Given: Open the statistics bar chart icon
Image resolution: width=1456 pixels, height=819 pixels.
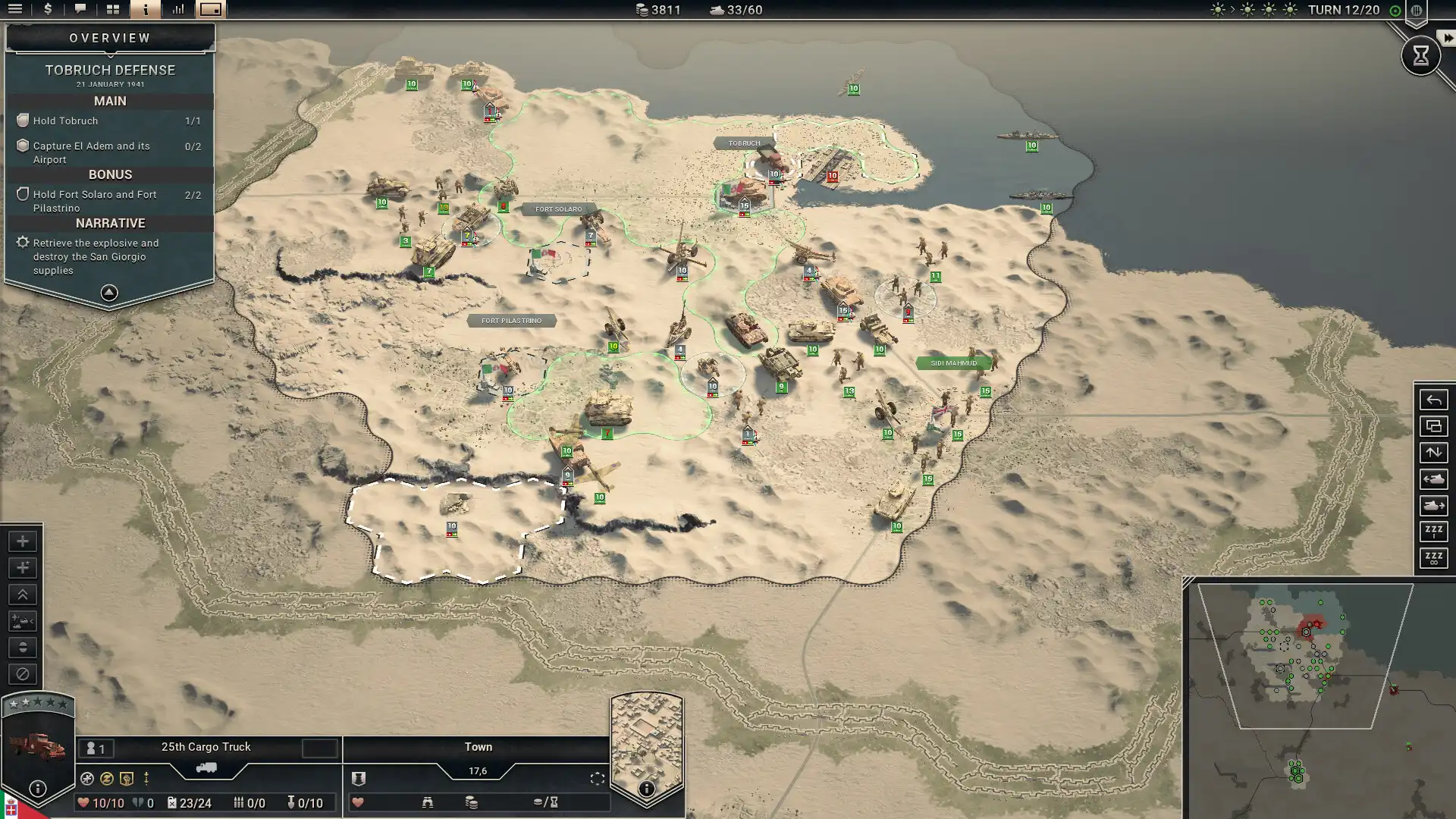Looking at the screenshot, I should pos(177,11).
